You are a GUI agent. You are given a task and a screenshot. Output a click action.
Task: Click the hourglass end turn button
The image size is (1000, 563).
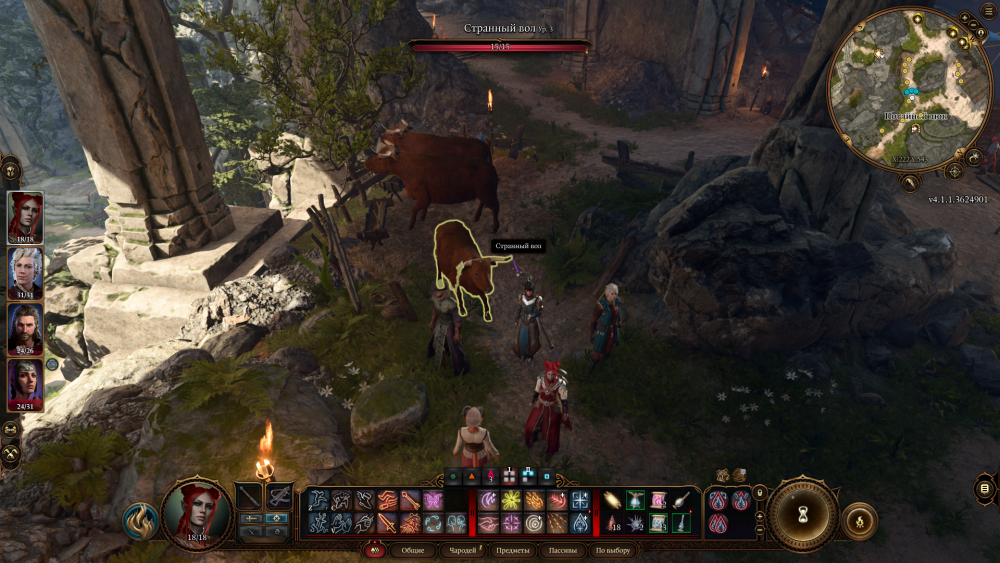(802, 514)
